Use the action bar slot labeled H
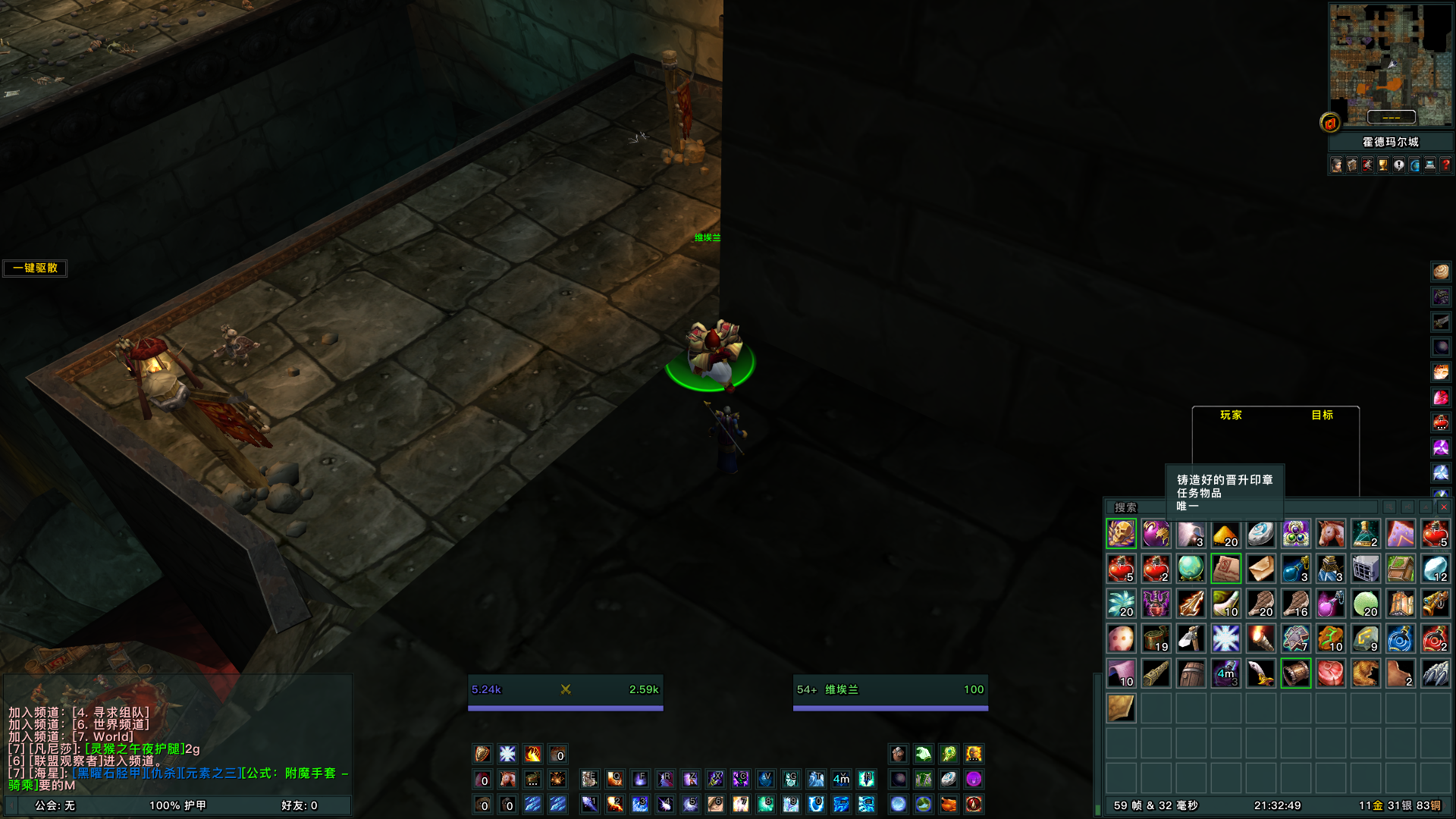Image resolution: width=1456 pixels, height=819 pixels. (x=866, y=779)
